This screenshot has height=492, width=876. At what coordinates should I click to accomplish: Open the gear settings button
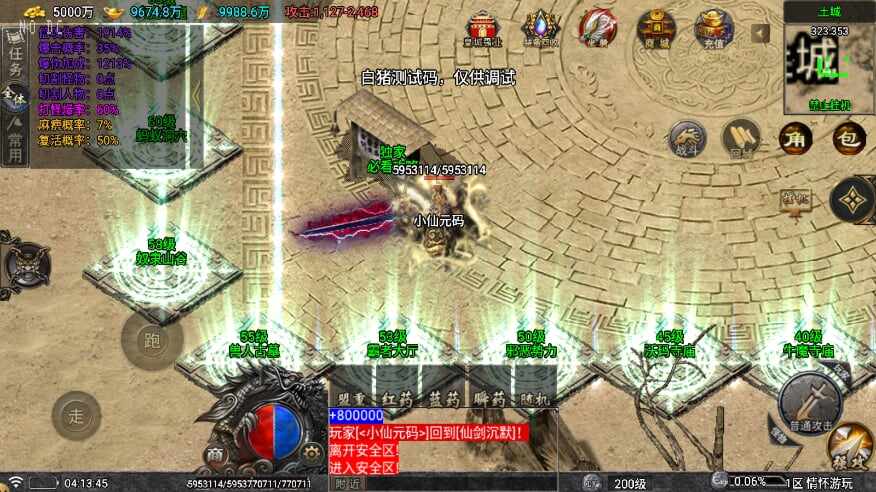310,454
